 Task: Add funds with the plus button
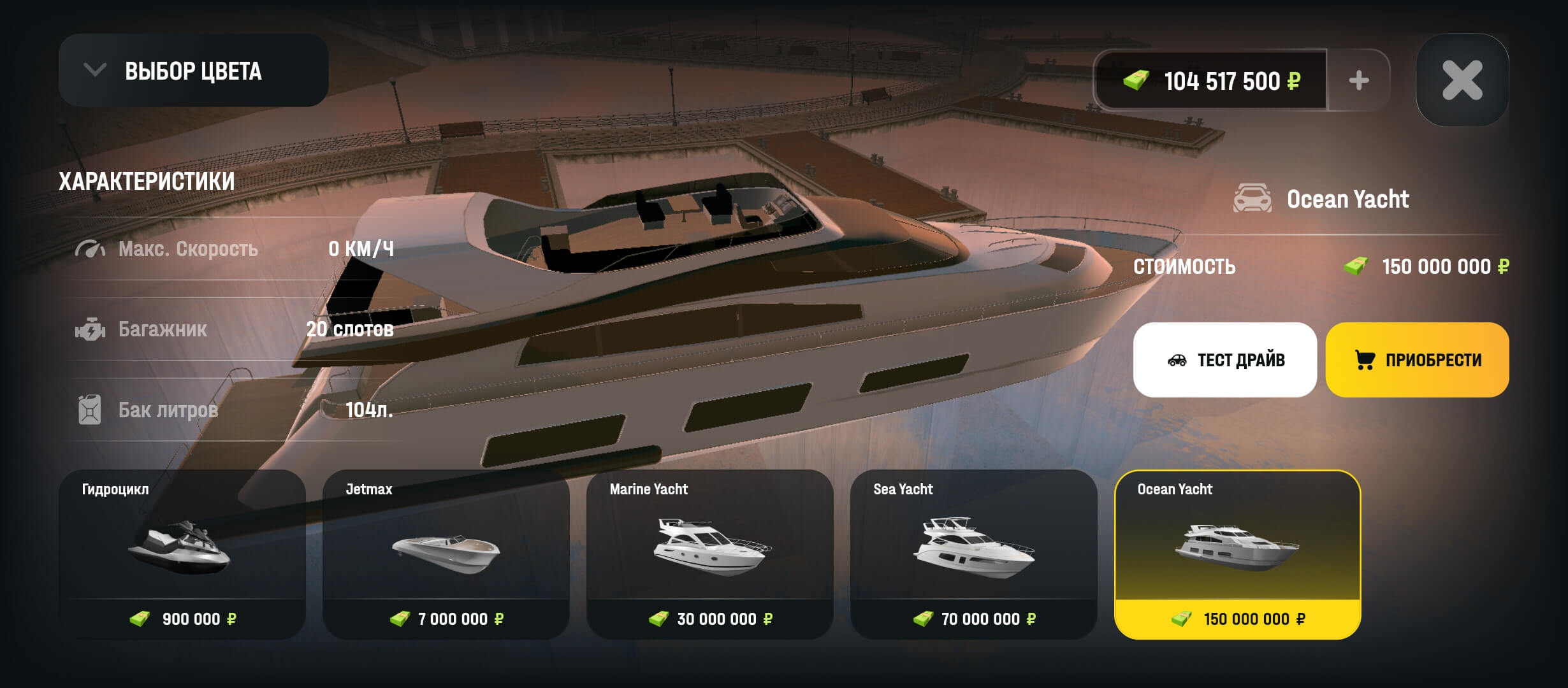[x=1358, y=80]
